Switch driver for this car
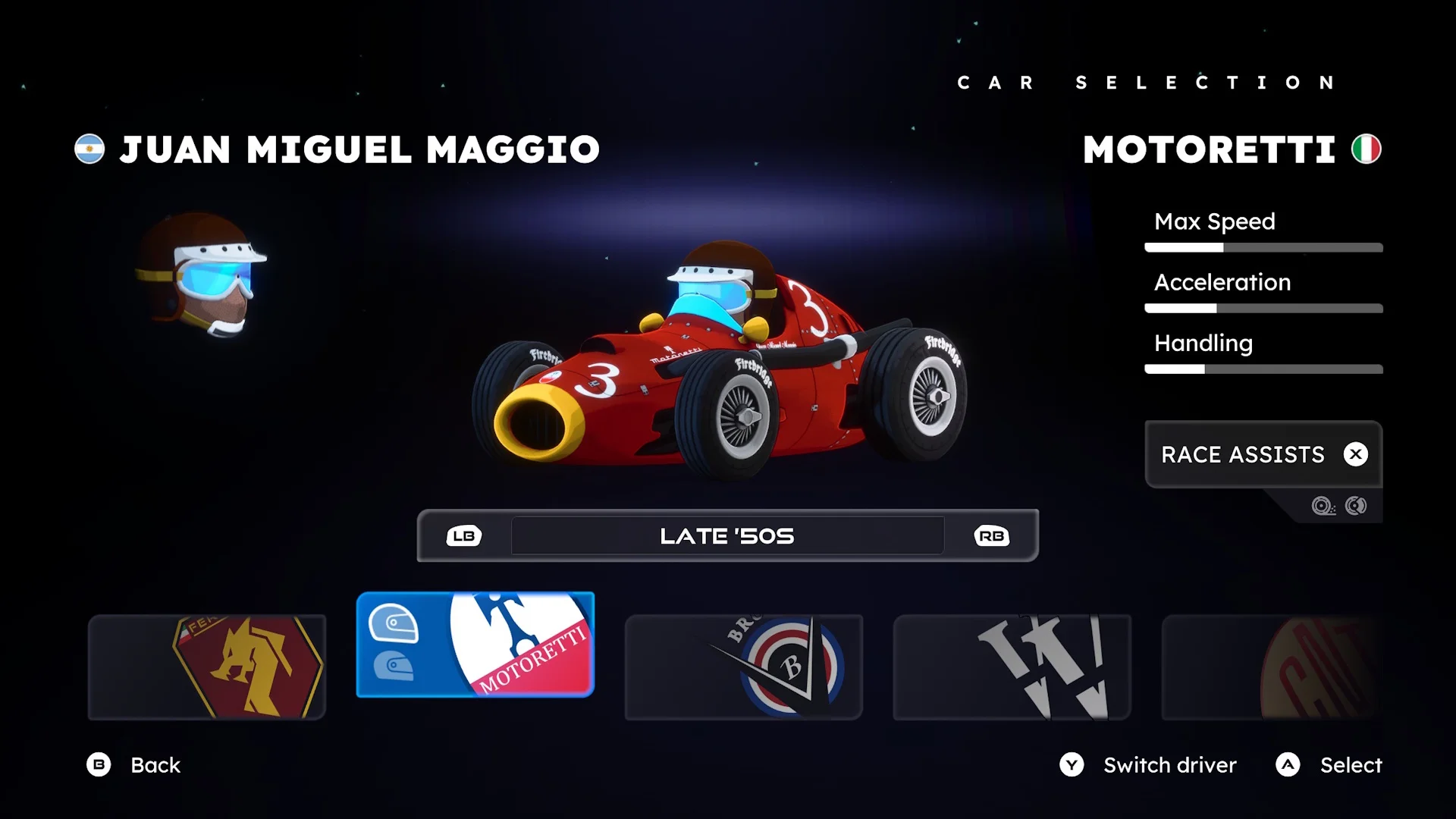Image resolution: width=1456 pixels, height=819 pixels. click(x=1148, y=764)
